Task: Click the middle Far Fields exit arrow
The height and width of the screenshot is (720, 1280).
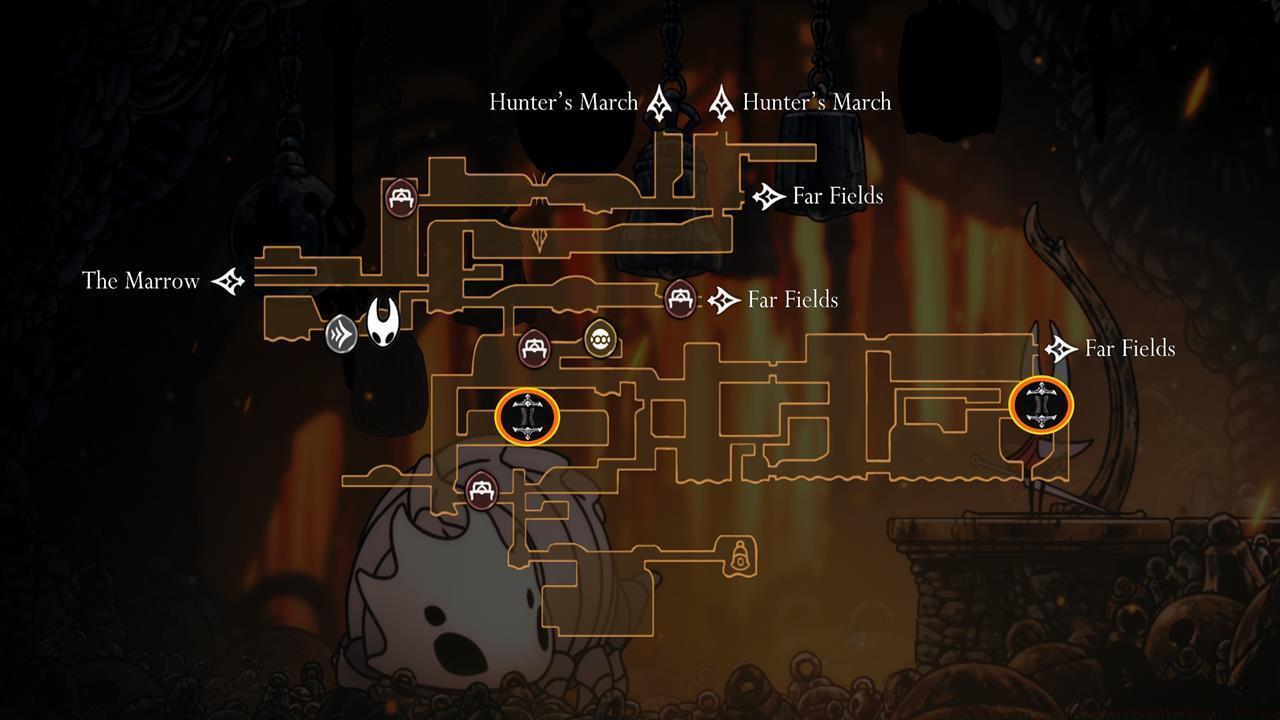Action: [721, 299]
